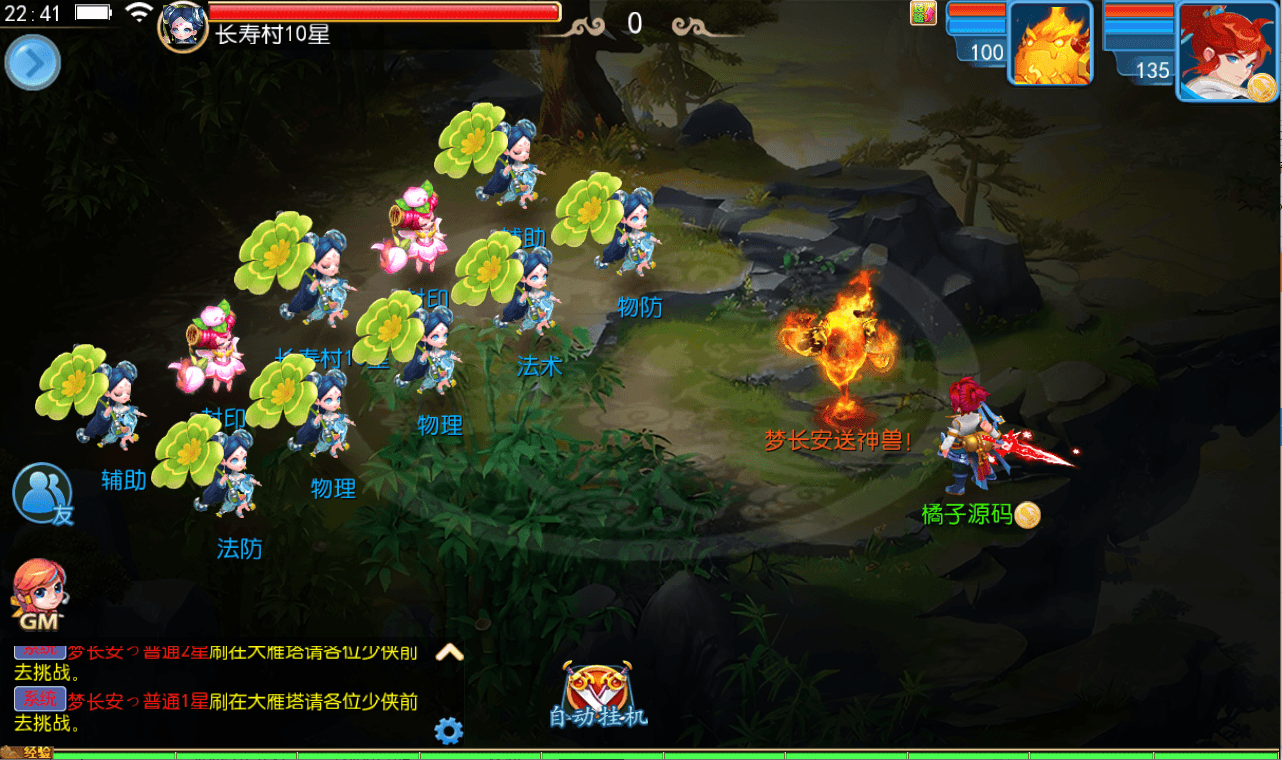Tap the gold coin beside 橘子源码
The width and height of the screenshot is (1282, 760).
point(1027,514)
